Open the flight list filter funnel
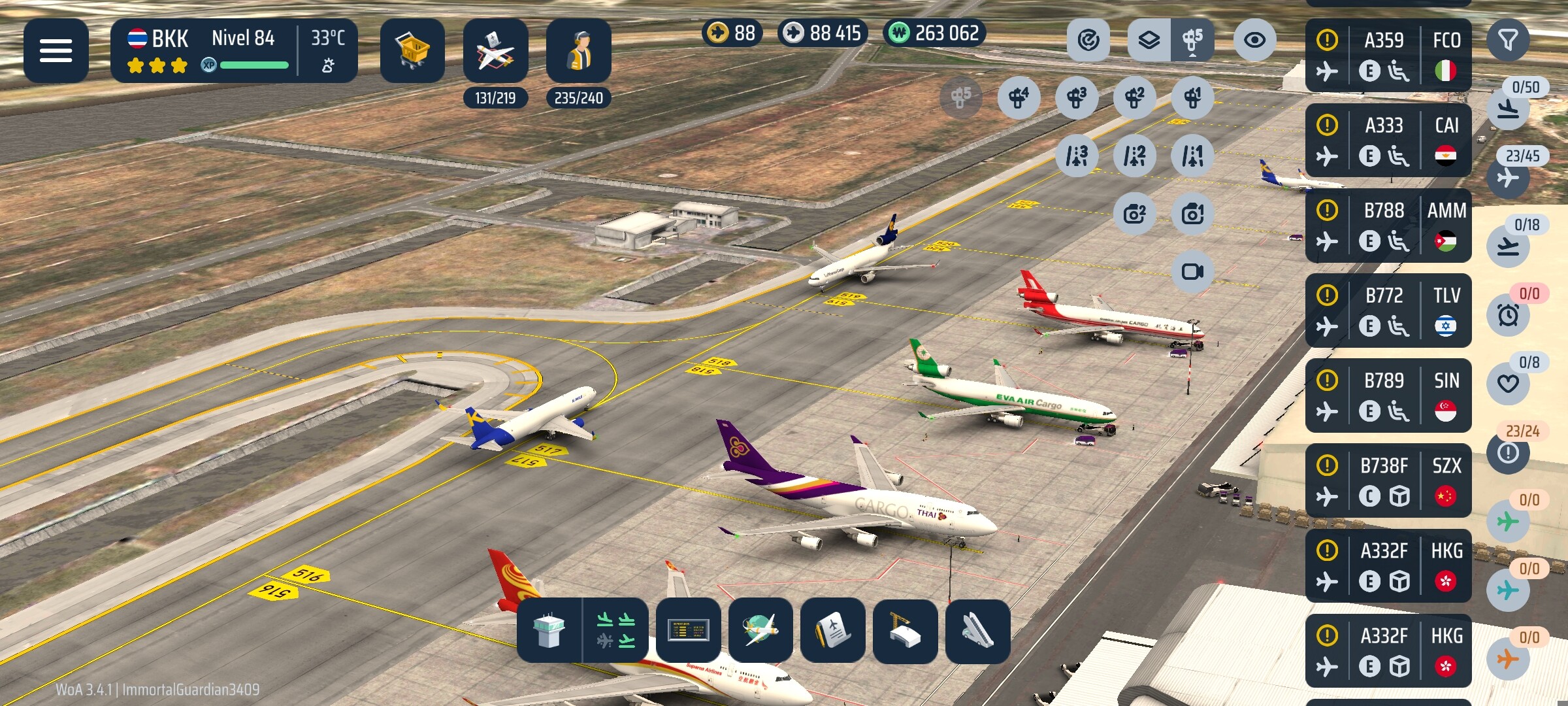This screenshot has width=1568, height=706. [x=1508, y=41]
